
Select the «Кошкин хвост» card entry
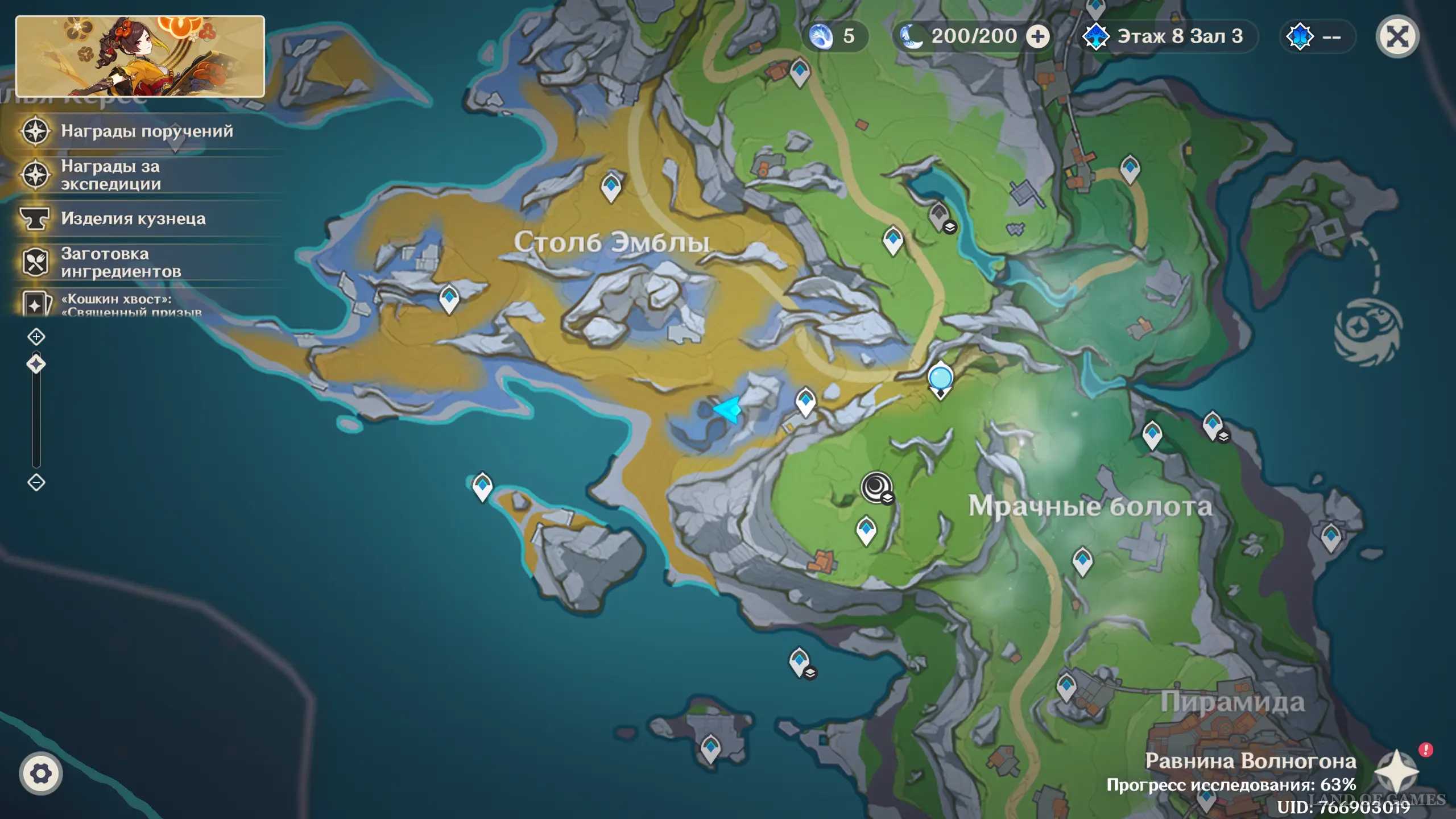[x=131, y=304]
